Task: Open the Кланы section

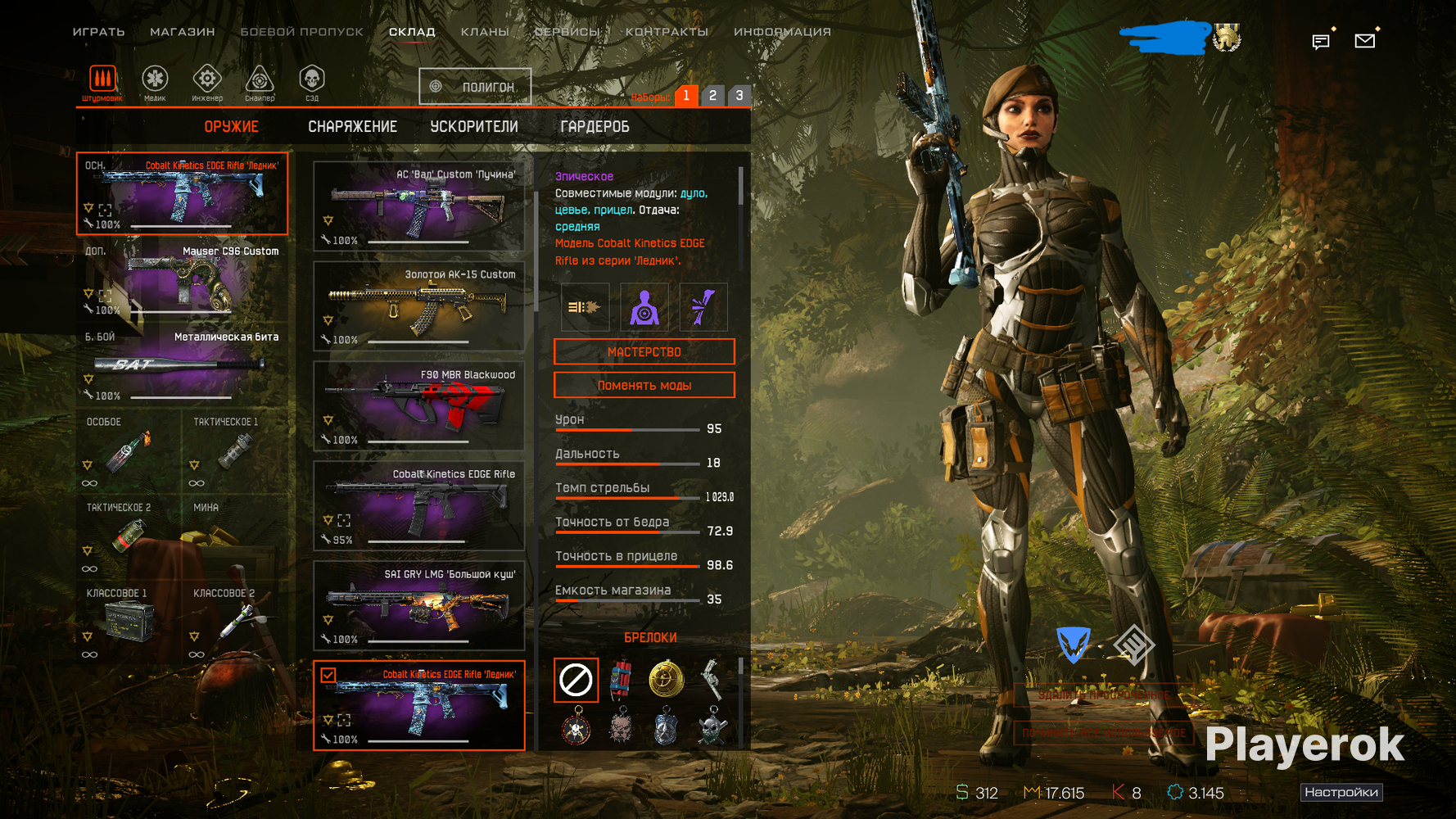Action: [x=485, y=32]
